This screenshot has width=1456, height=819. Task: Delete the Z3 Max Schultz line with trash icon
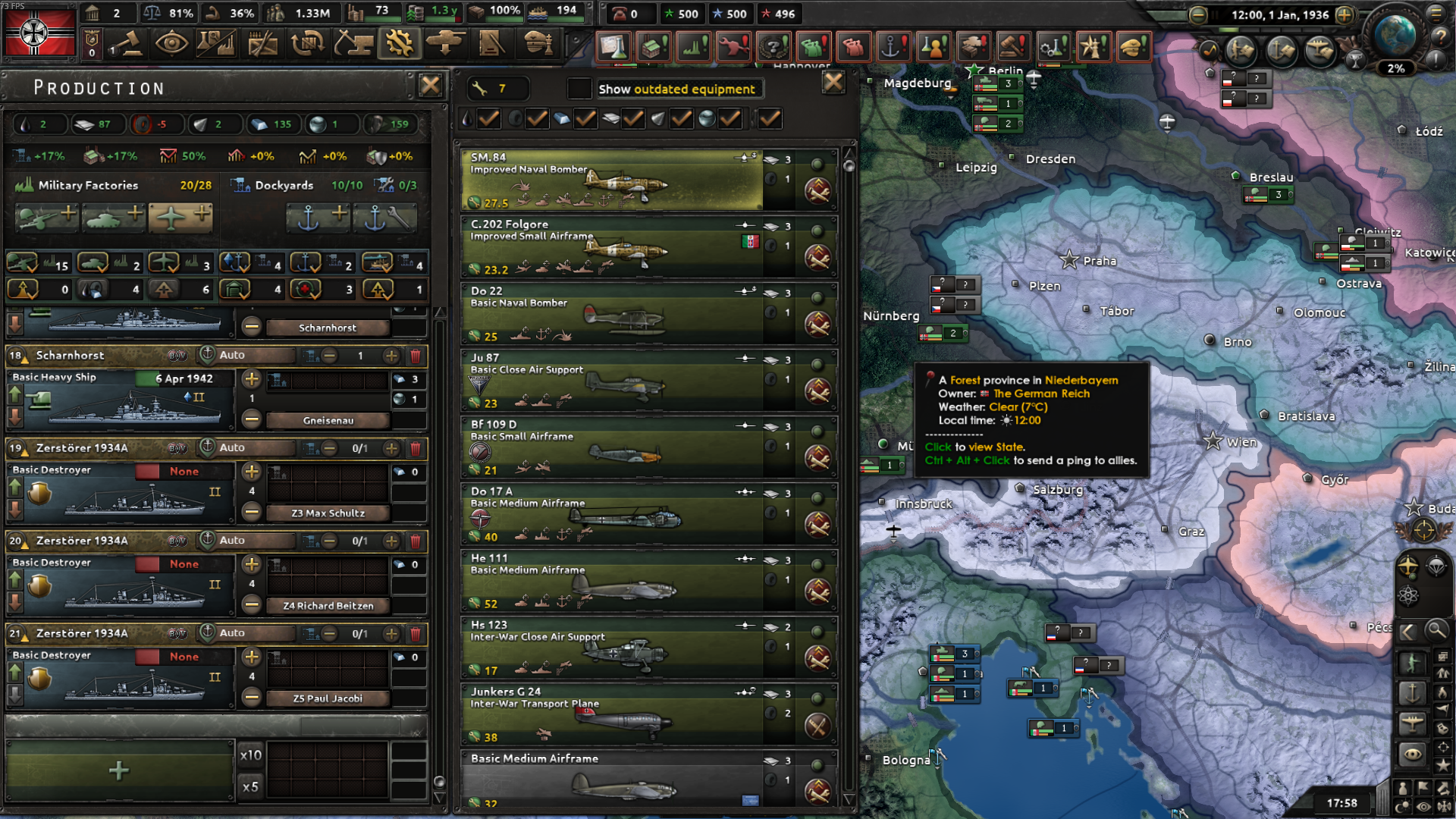[x=416, y=449]
